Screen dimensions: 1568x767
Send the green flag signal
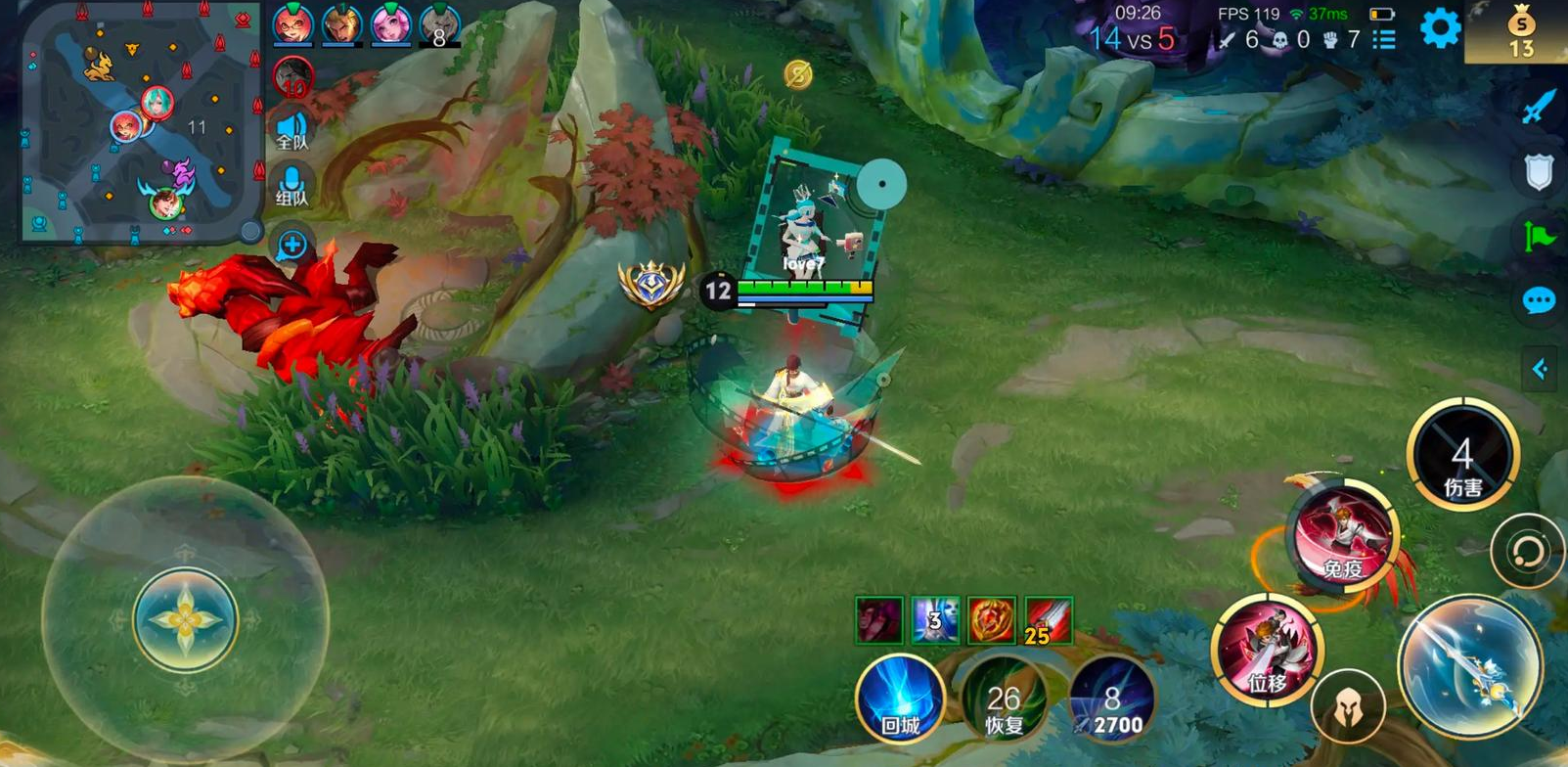1539,236
